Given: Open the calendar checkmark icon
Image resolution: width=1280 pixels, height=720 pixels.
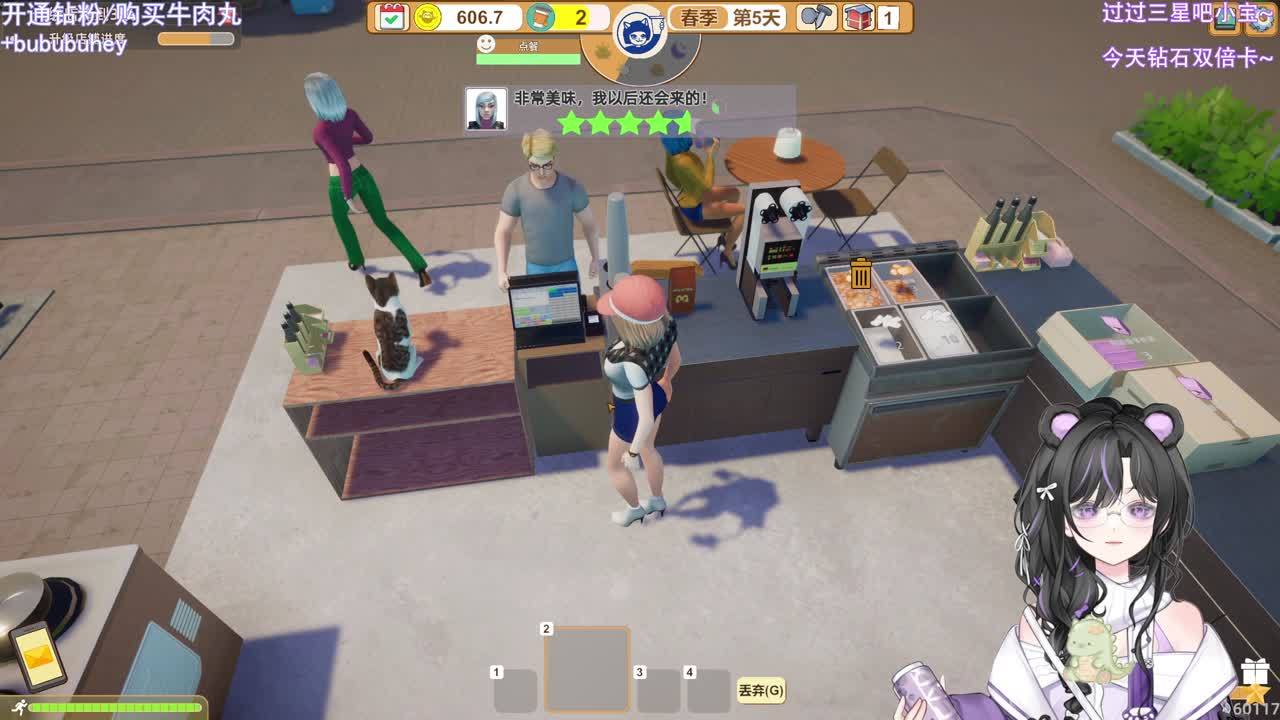Looking at the screenshot, I should (x=393, y=17).
